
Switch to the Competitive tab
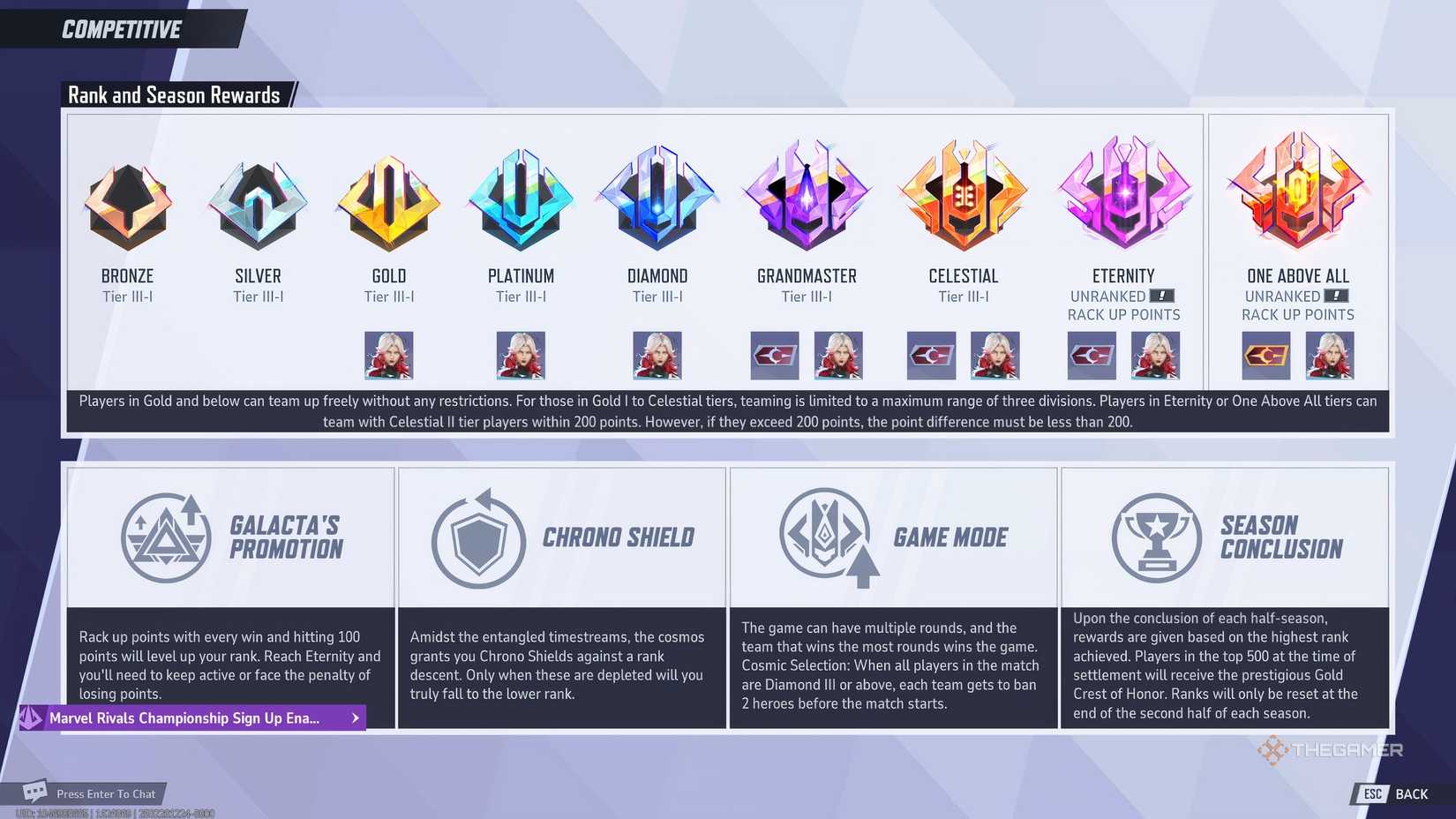tap(120, 28)
